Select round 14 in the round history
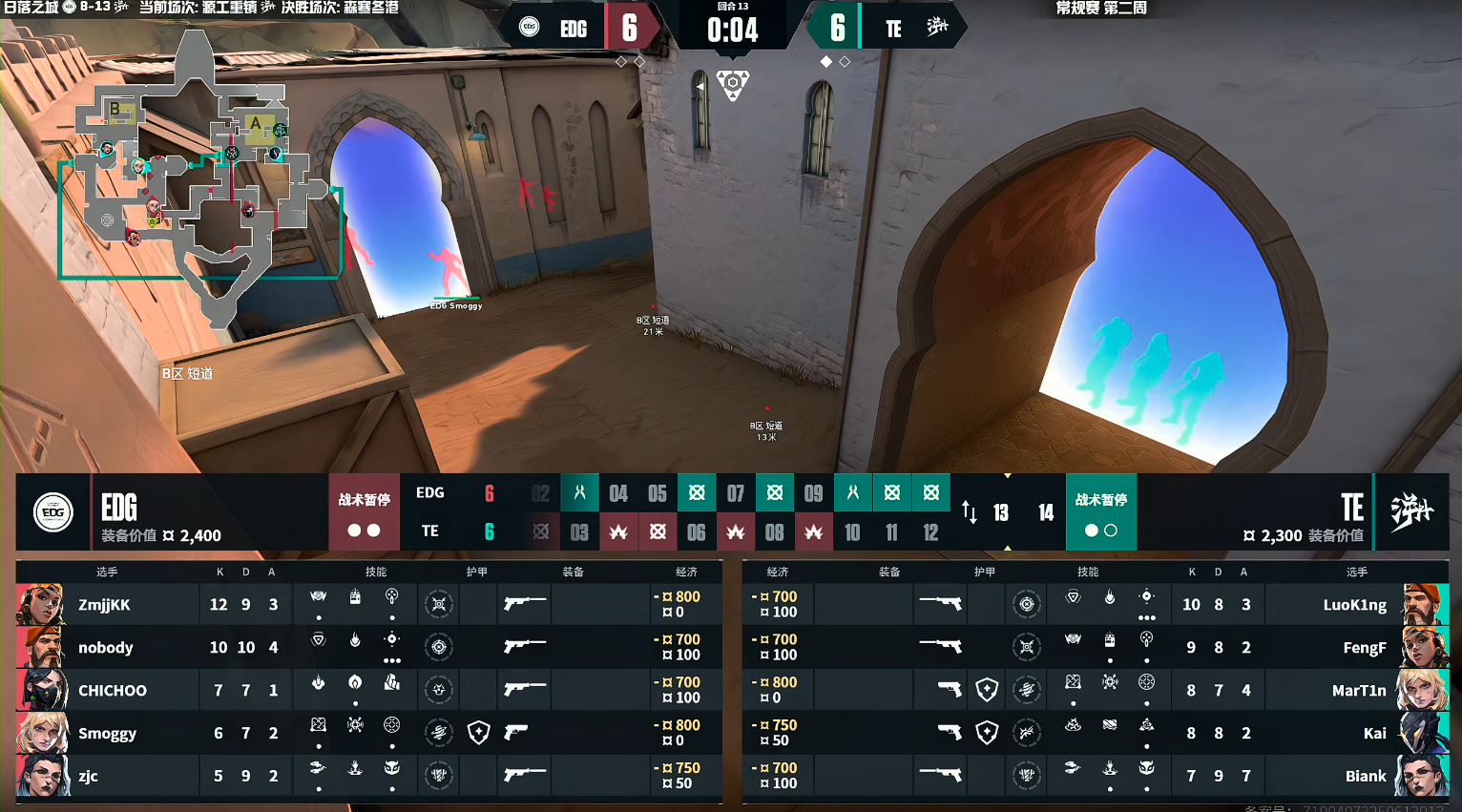The width and height of the screenshot is (1462, 812). click(1046, 512)
